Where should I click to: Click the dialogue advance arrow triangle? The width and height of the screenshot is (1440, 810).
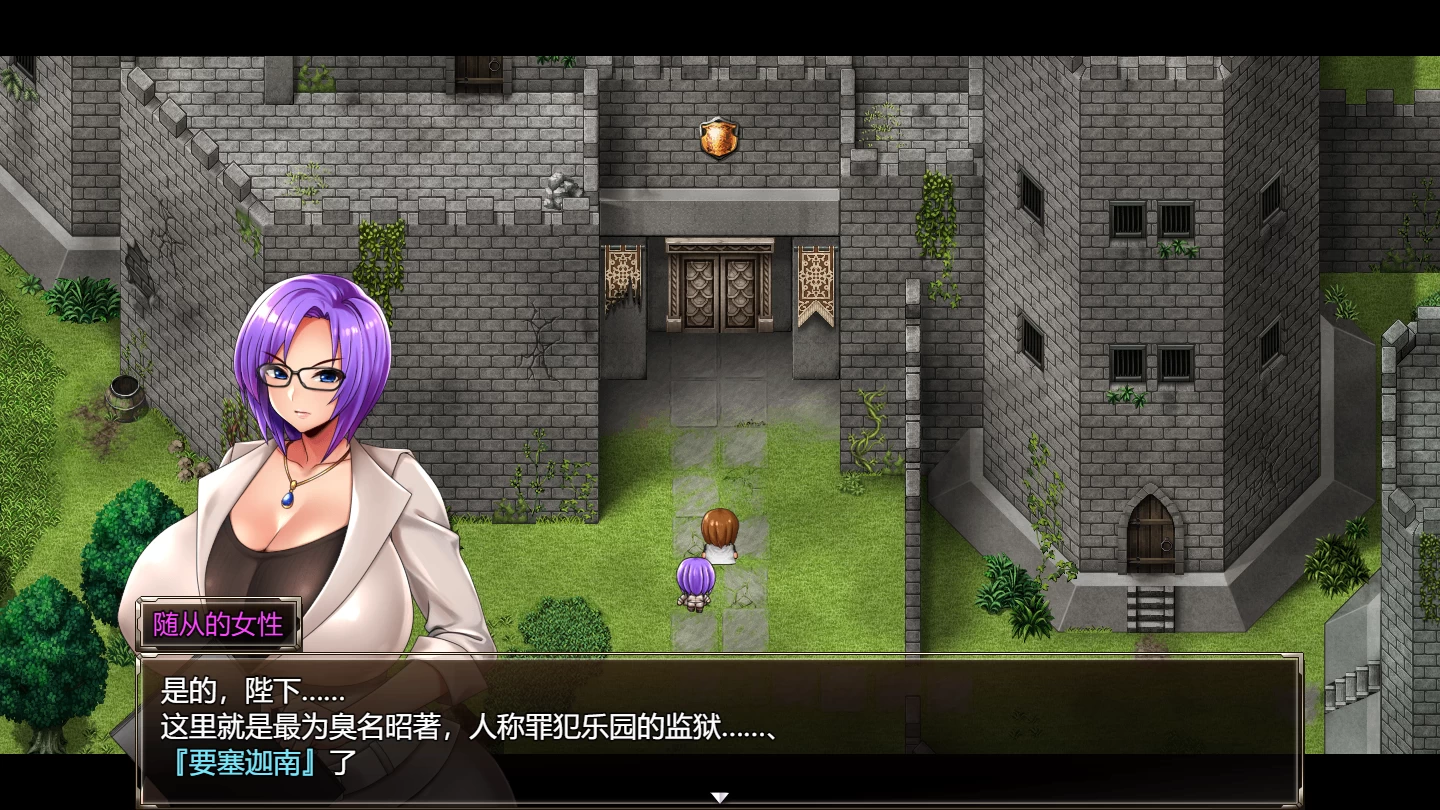tap(720, 795)
